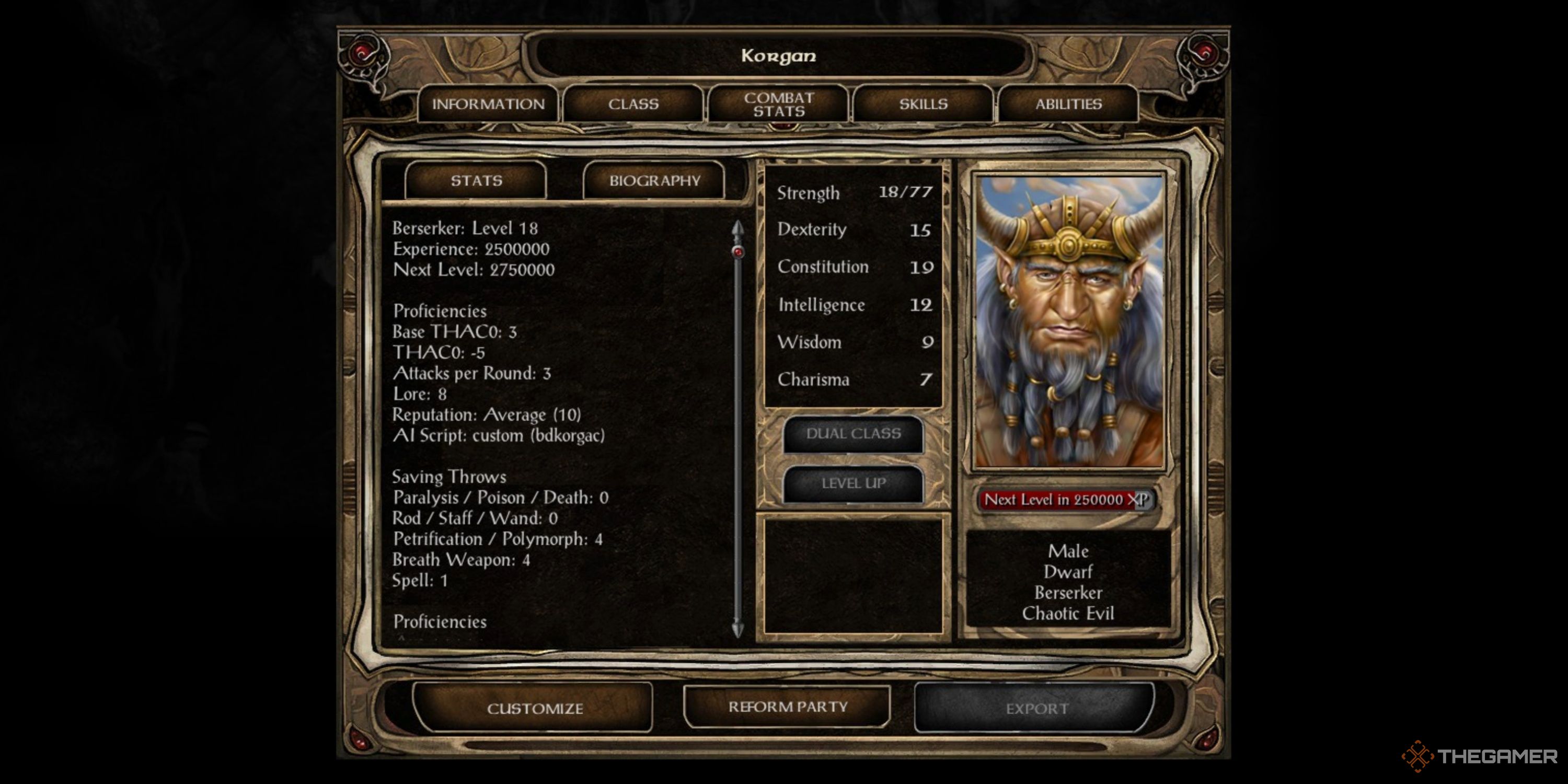1568x784 pixels.
Task: Show the Combat Stats tab
Action: point(779,104)
